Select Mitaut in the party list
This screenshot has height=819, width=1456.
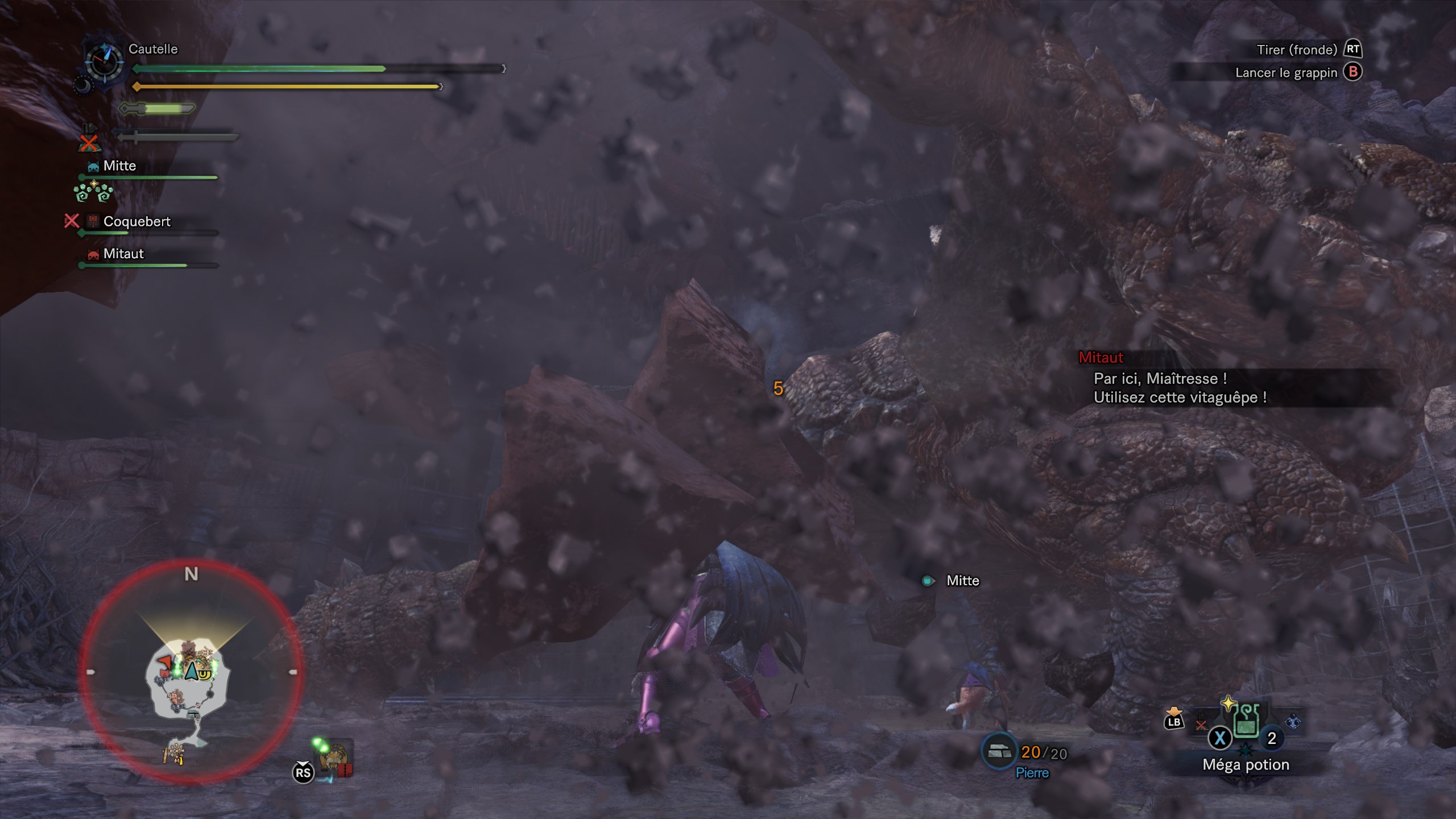point(123,254)
